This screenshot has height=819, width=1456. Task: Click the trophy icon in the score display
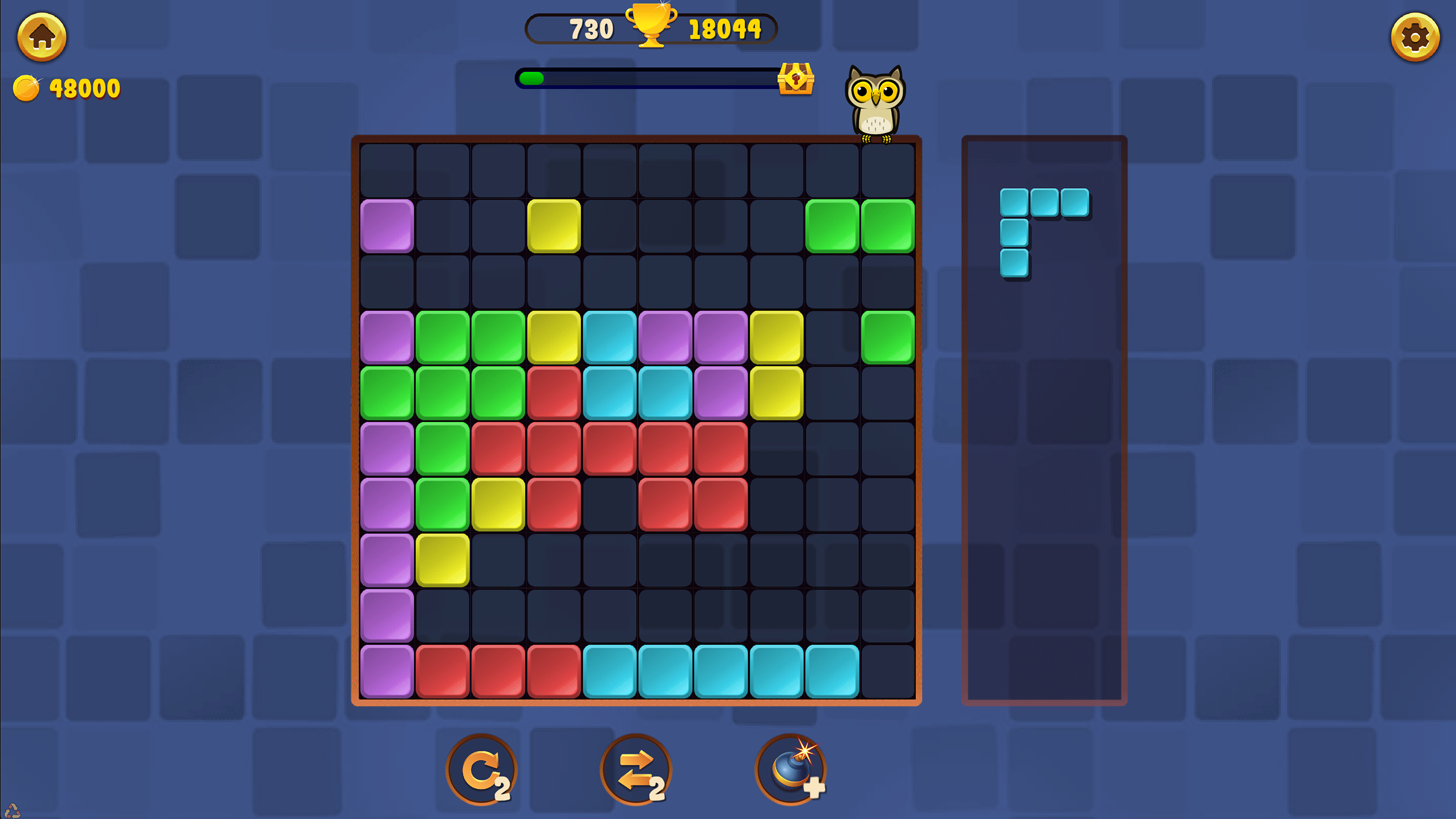point(651,28)
